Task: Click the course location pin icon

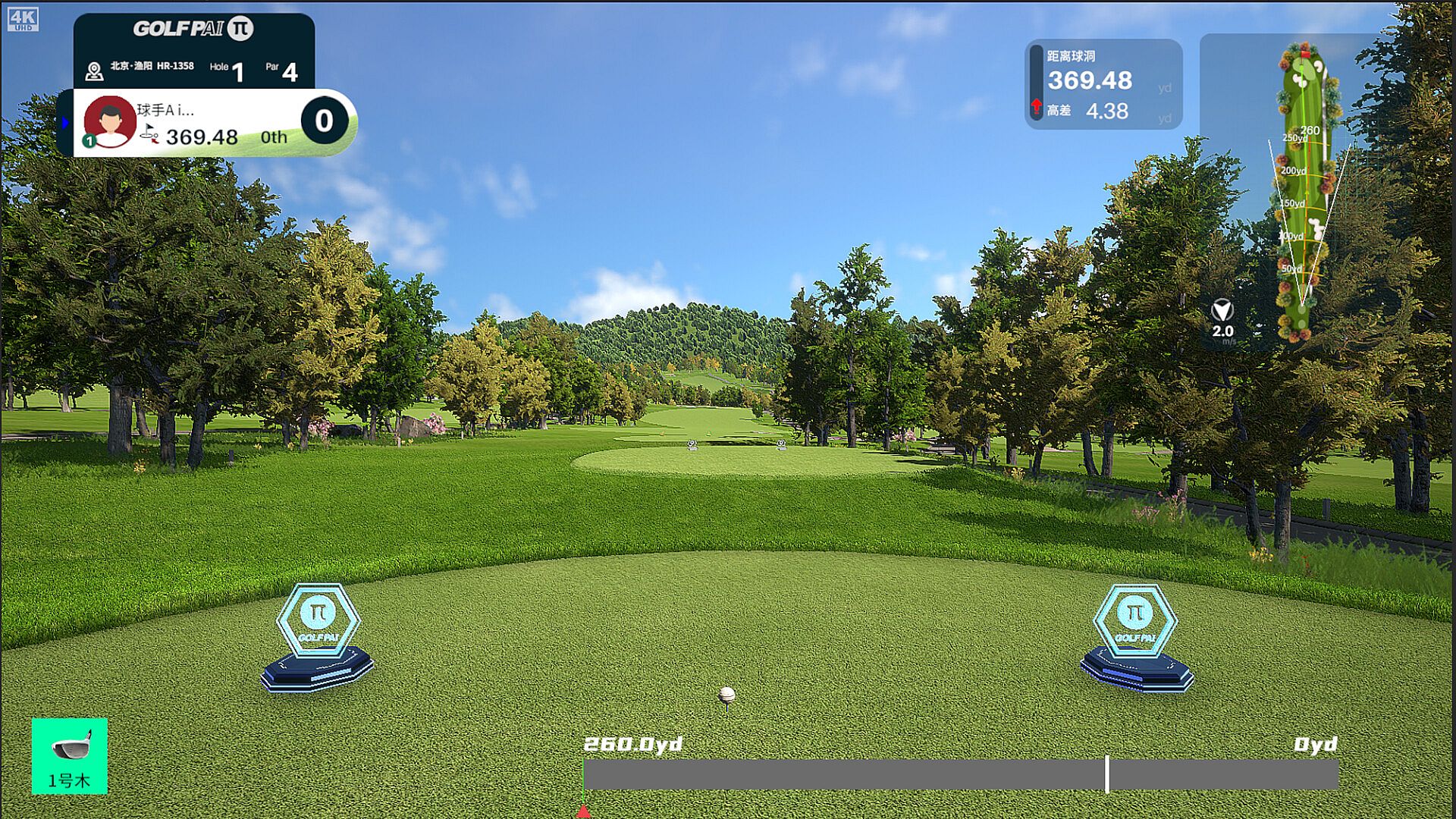Action: pos(94,71)
